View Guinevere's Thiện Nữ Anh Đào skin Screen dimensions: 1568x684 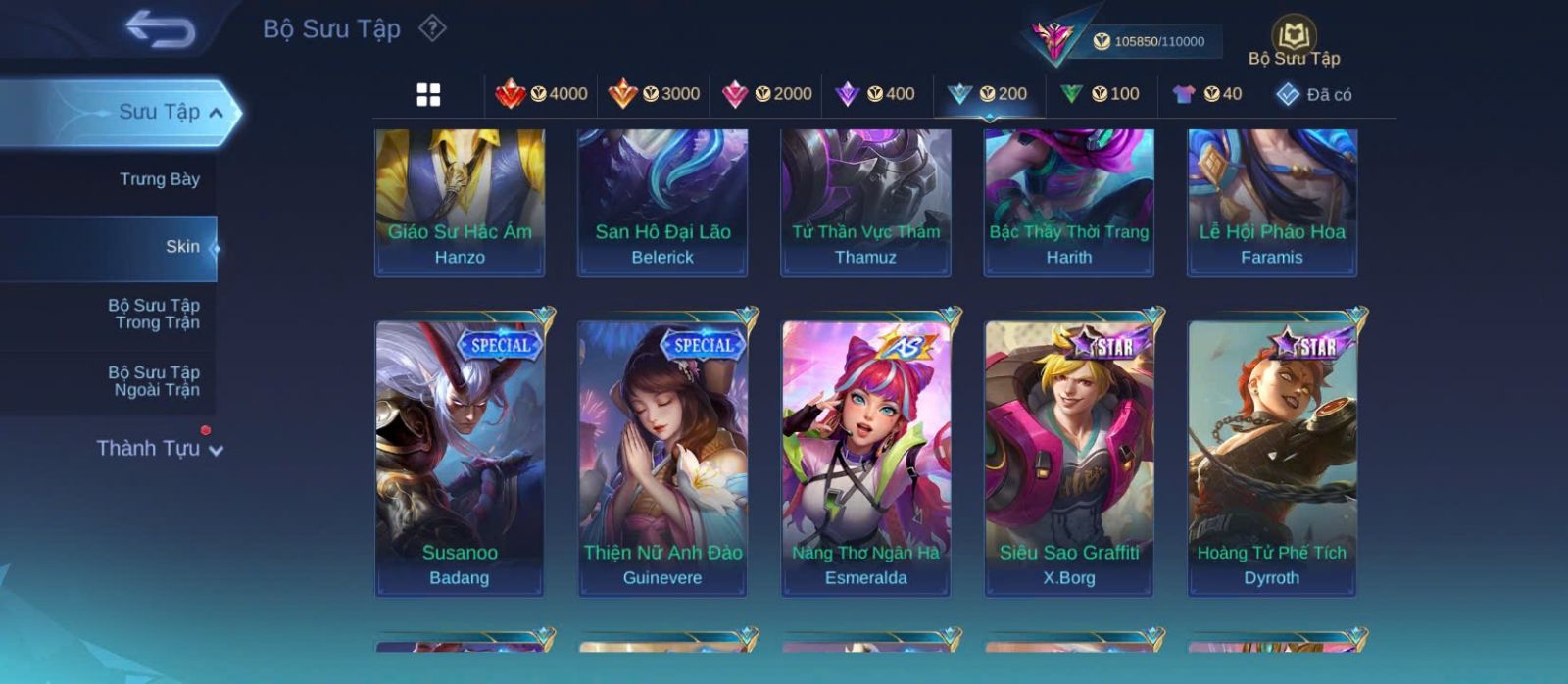tap(662, 458)
